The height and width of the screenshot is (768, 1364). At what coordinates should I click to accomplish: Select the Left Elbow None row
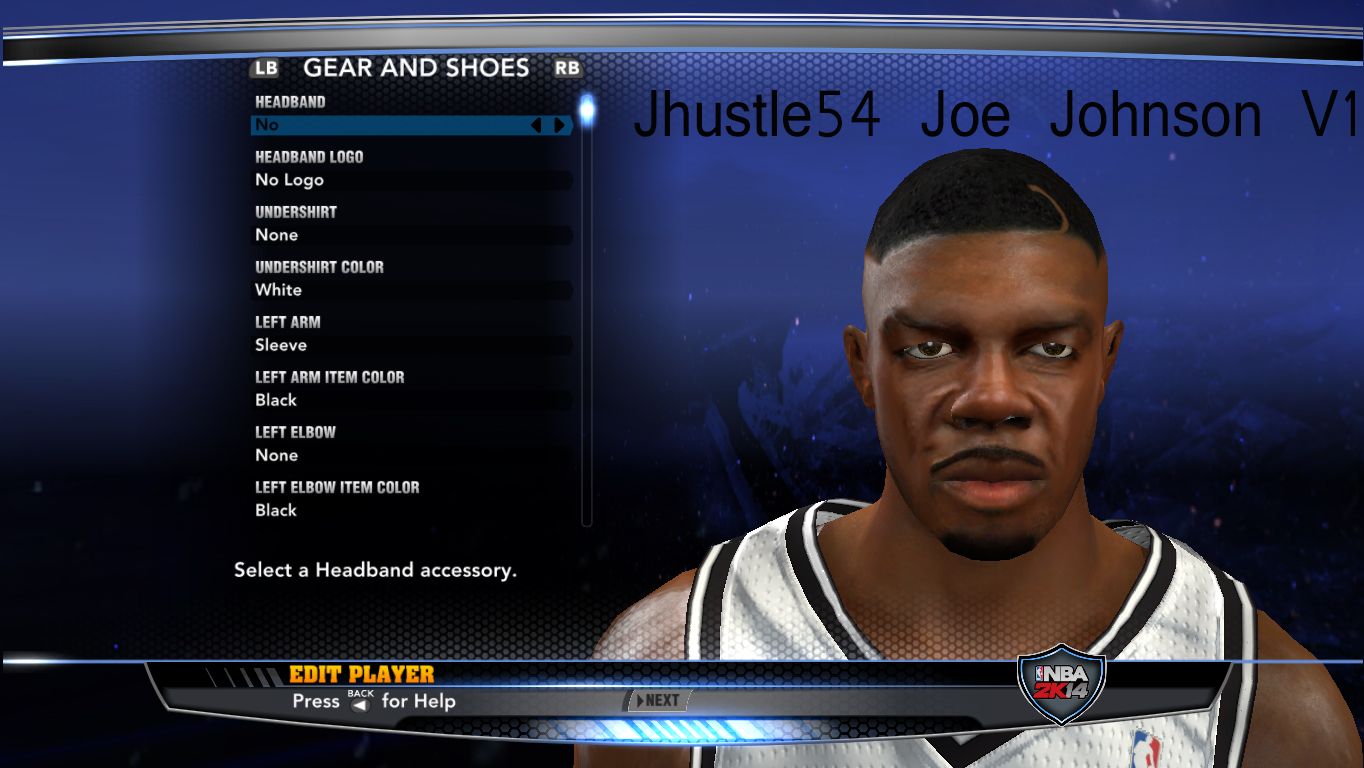point(410,455)
